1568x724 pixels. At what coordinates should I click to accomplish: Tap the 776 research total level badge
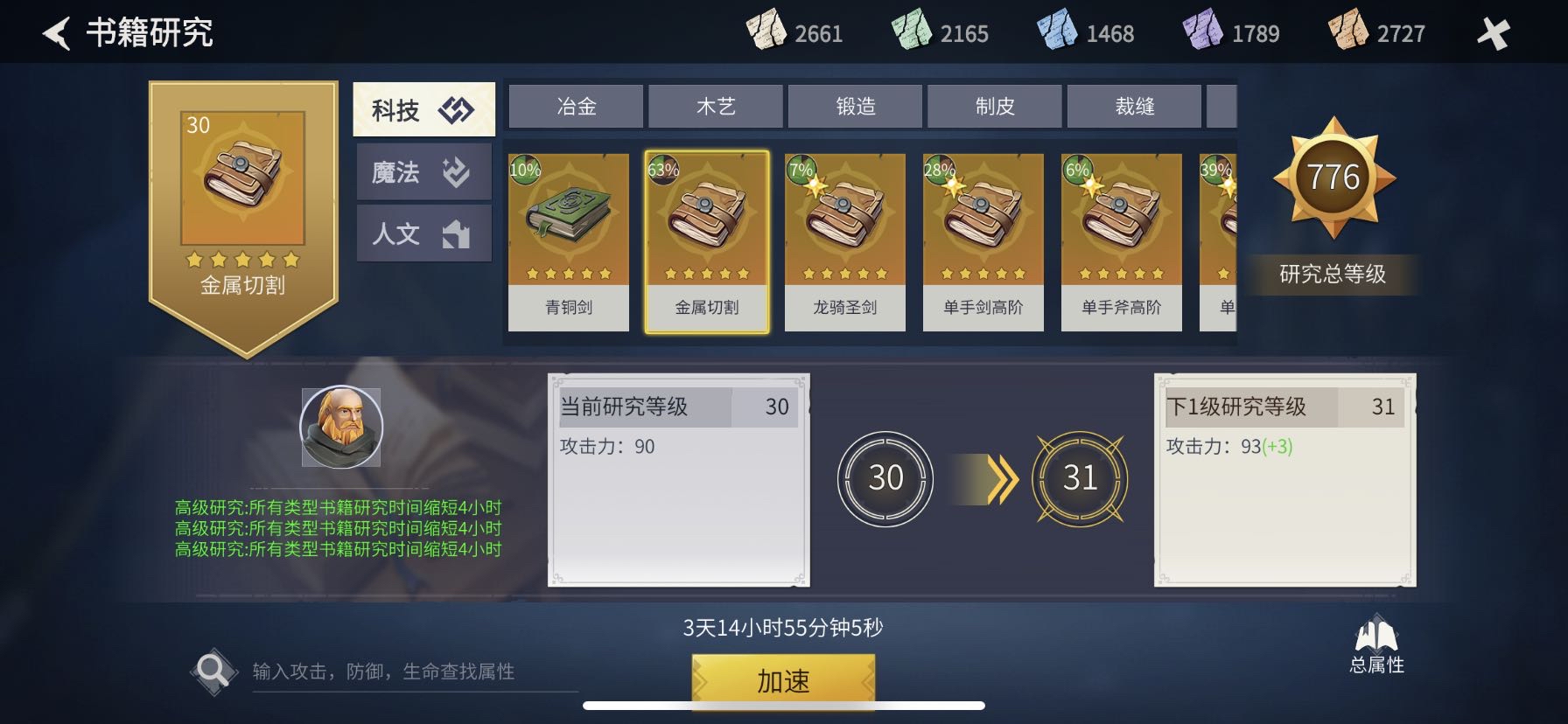tap(1333, 178)
